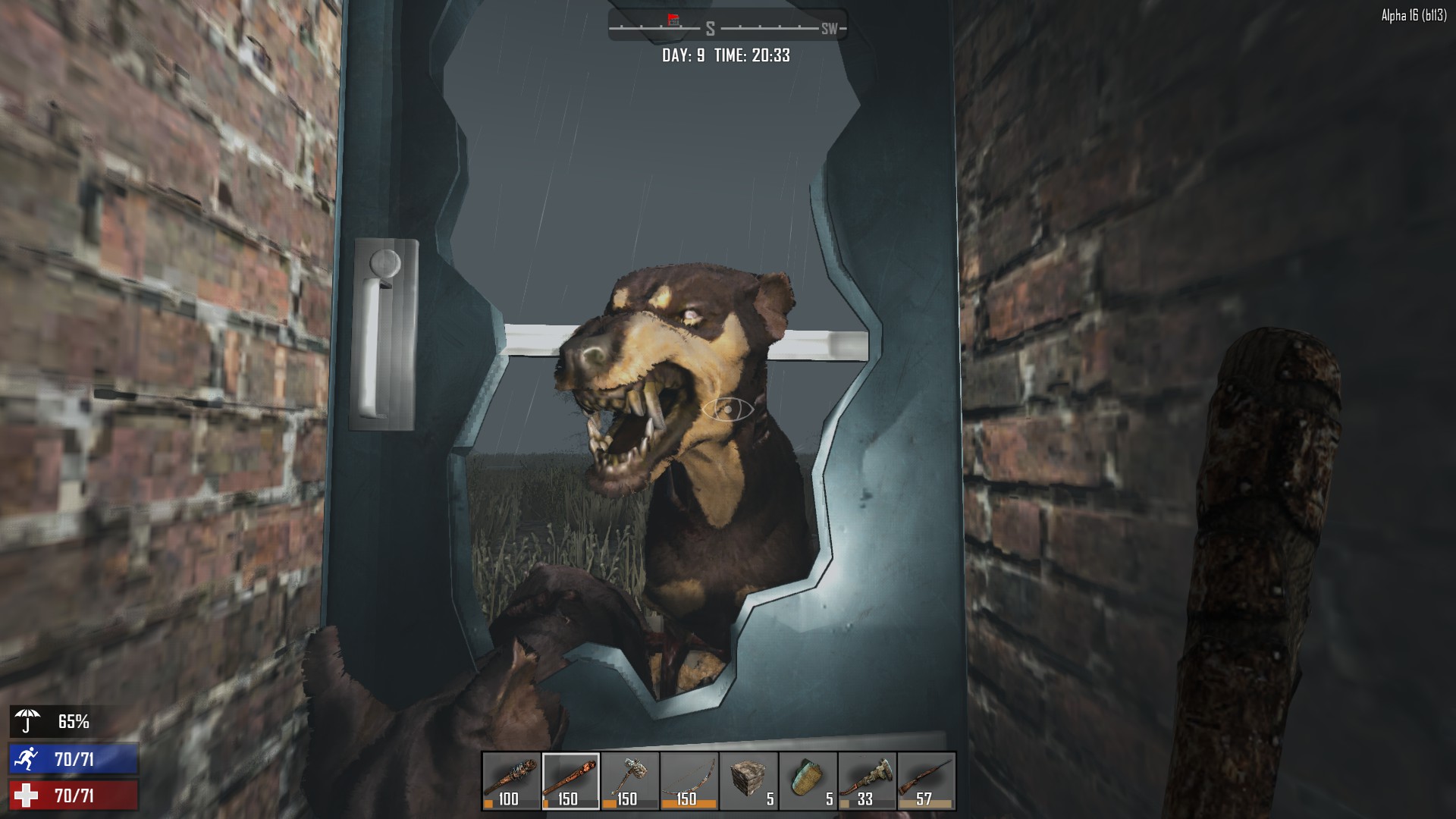Switch to the hunting rifle slot
The height and width of the screenshot is (819, 1456).
pos(925,781)
